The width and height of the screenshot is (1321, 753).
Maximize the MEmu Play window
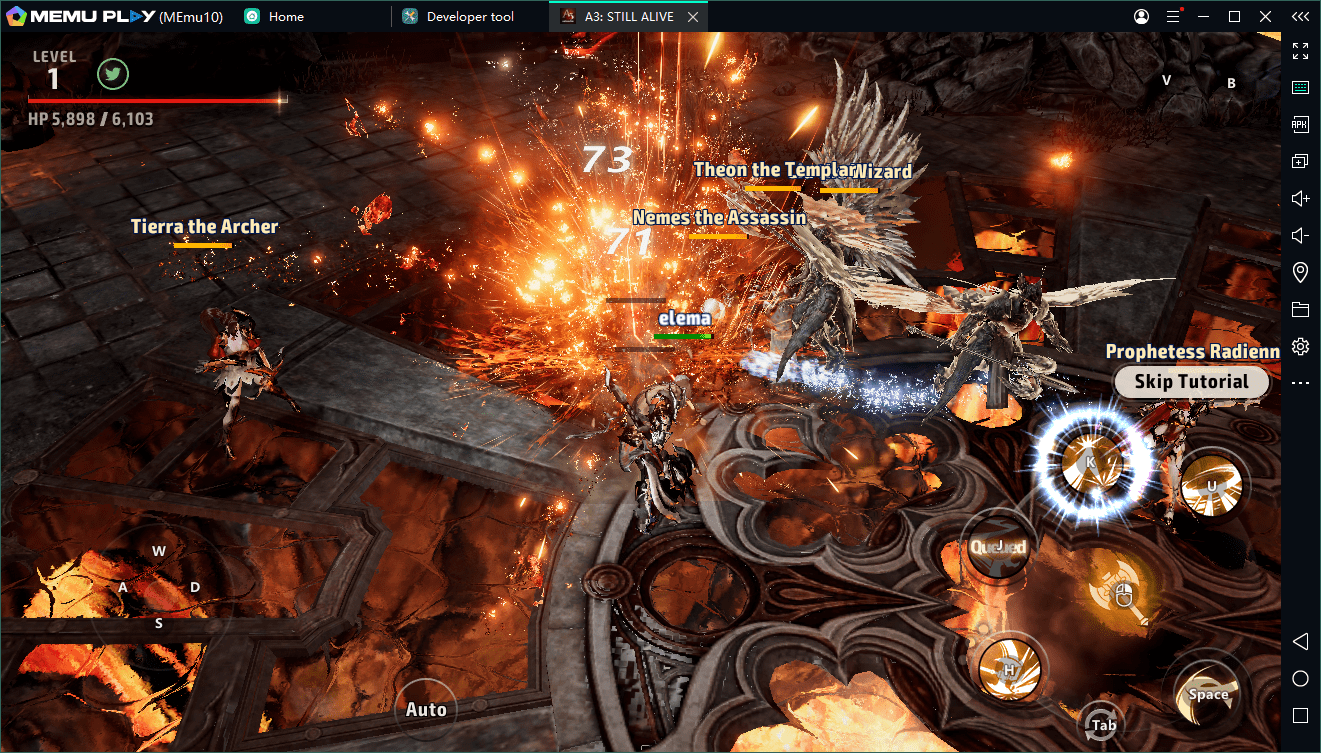(1234, 17)
